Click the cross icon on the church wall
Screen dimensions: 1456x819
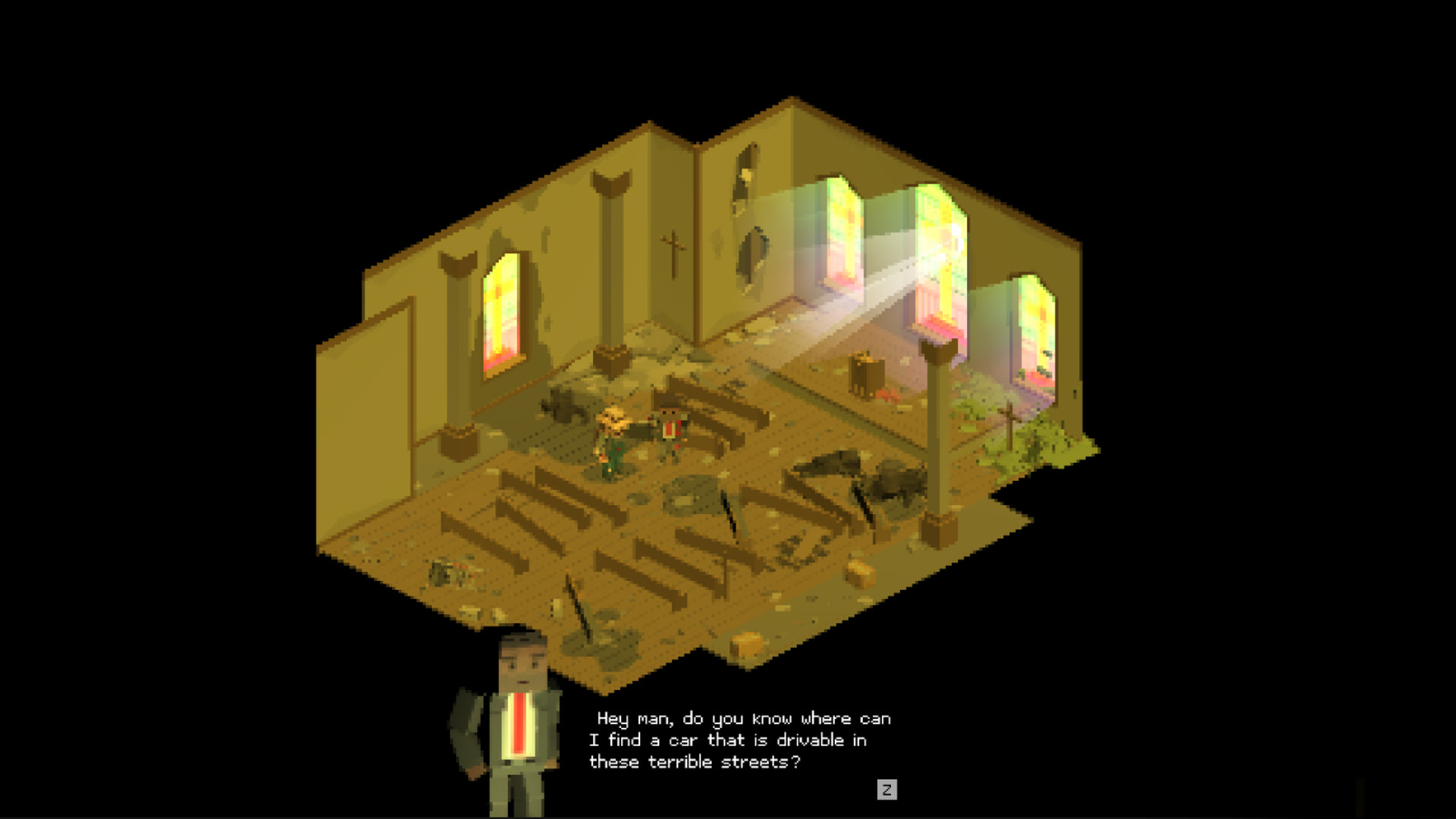pyautogui.click(x=673, y=250)
